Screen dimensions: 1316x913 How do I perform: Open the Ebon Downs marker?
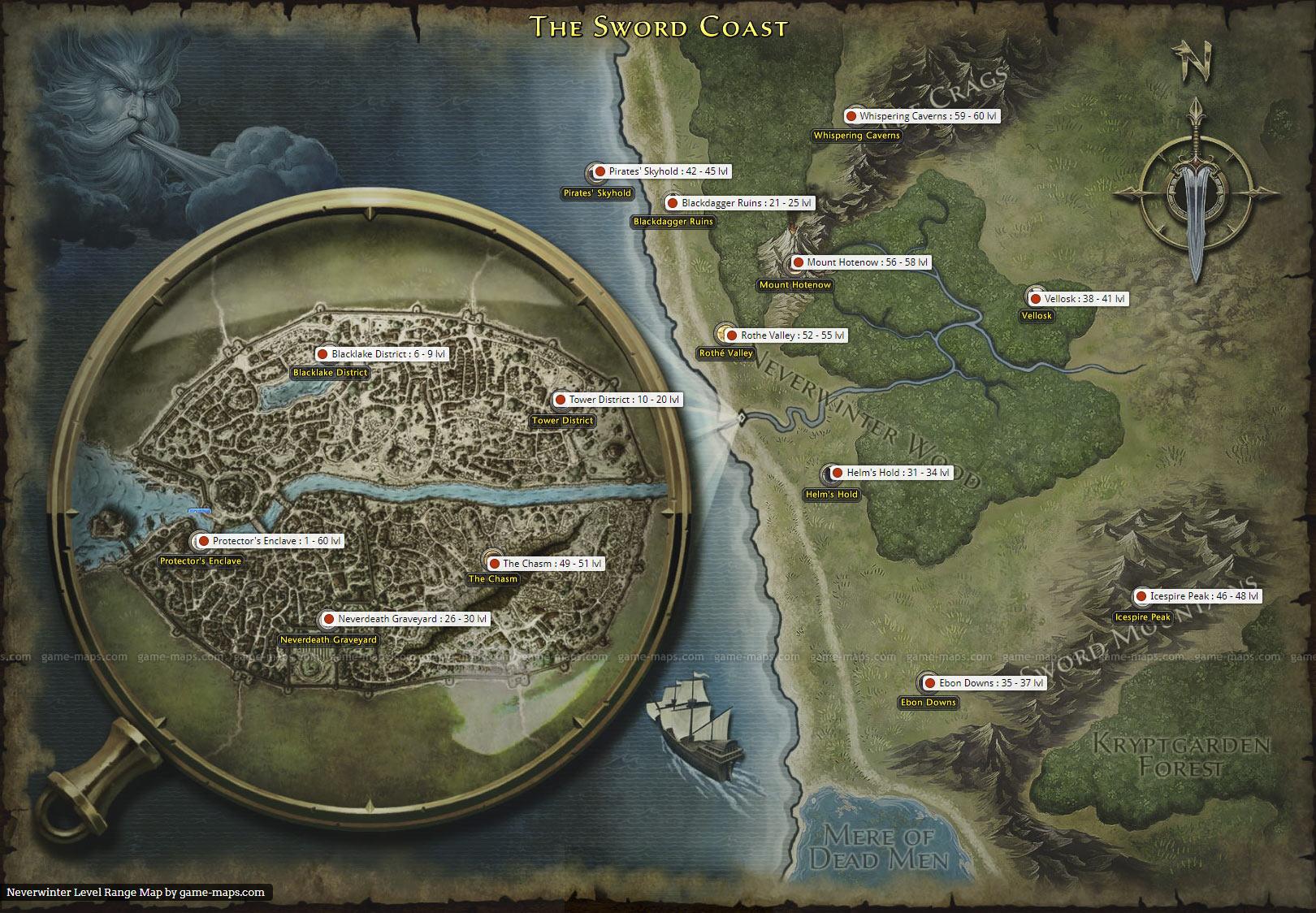[930, 684]
